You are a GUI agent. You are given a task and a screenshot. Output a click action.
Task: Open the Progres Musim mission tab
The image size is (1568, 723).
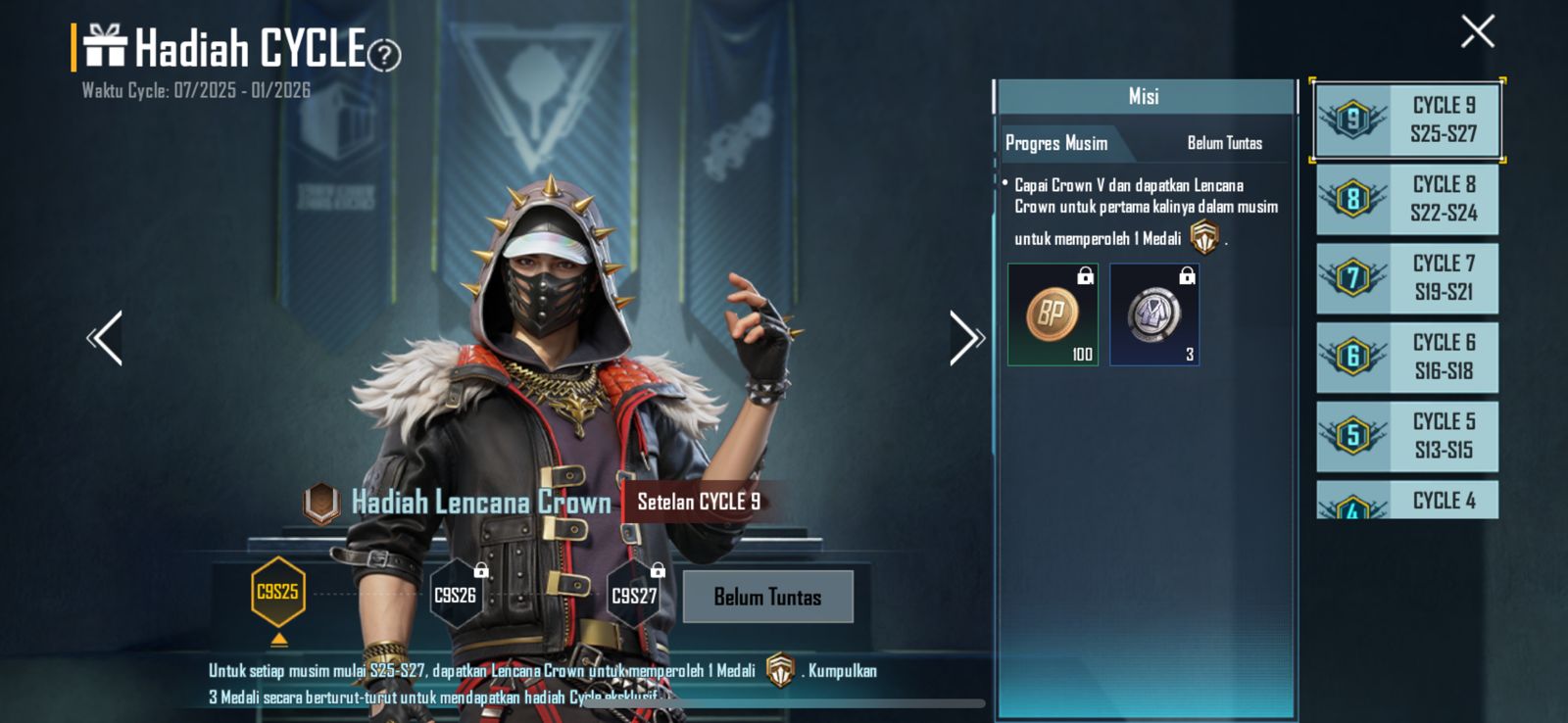[x=1056, y=143]
